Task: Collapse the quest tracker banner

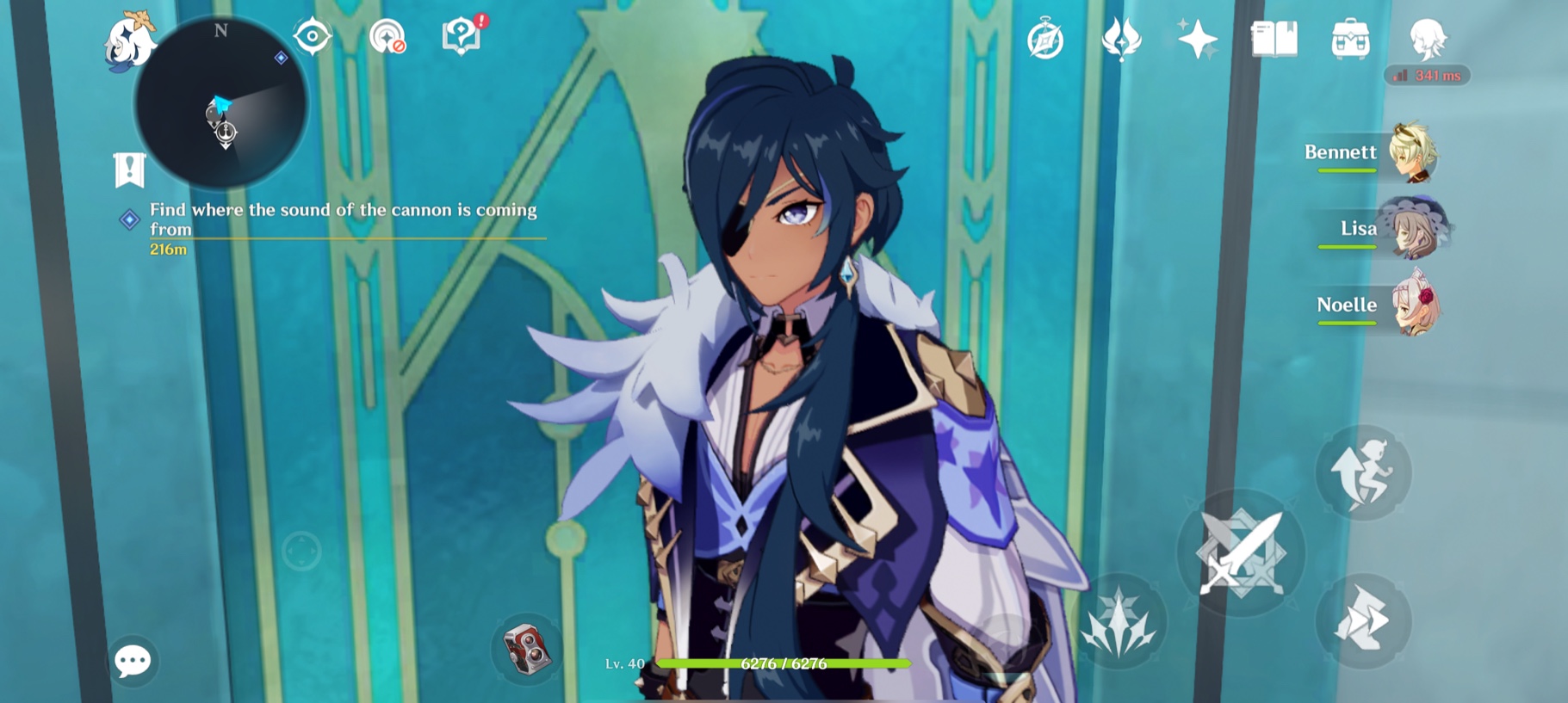Action: click(127, 169)
